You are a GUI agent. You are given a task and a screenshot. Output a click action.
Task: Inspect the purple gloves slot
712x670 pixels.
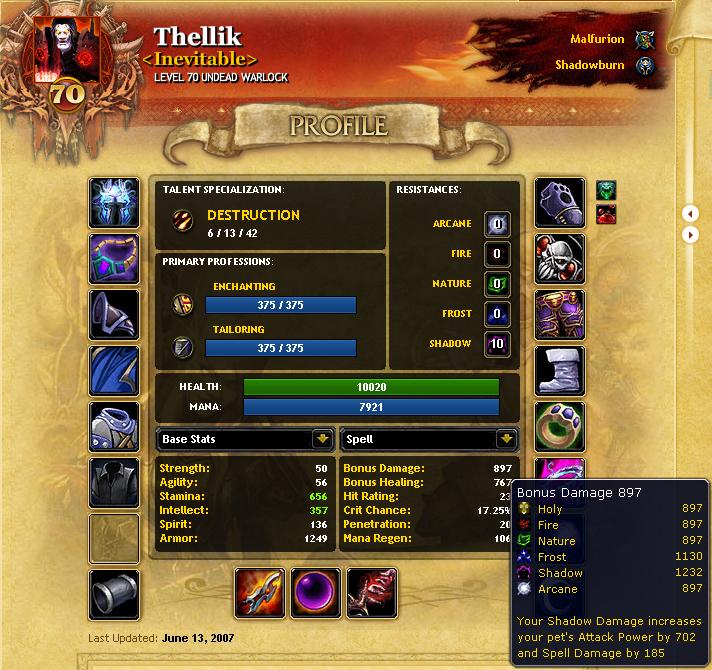(559, 203)
